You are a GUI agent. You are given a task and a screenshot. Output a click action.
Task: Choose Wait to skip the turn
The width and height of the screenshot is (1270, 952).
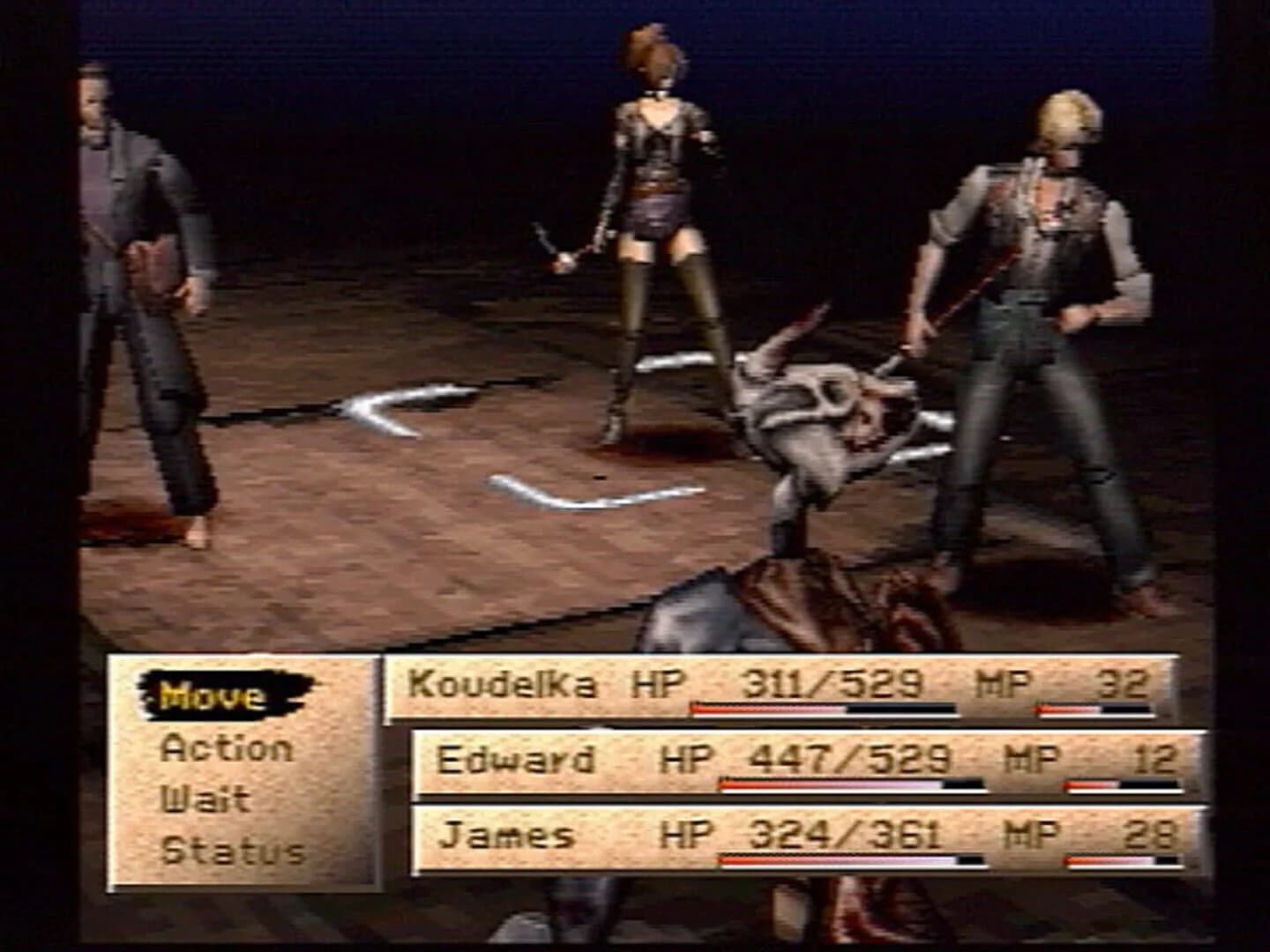click(x=207, y=799)
